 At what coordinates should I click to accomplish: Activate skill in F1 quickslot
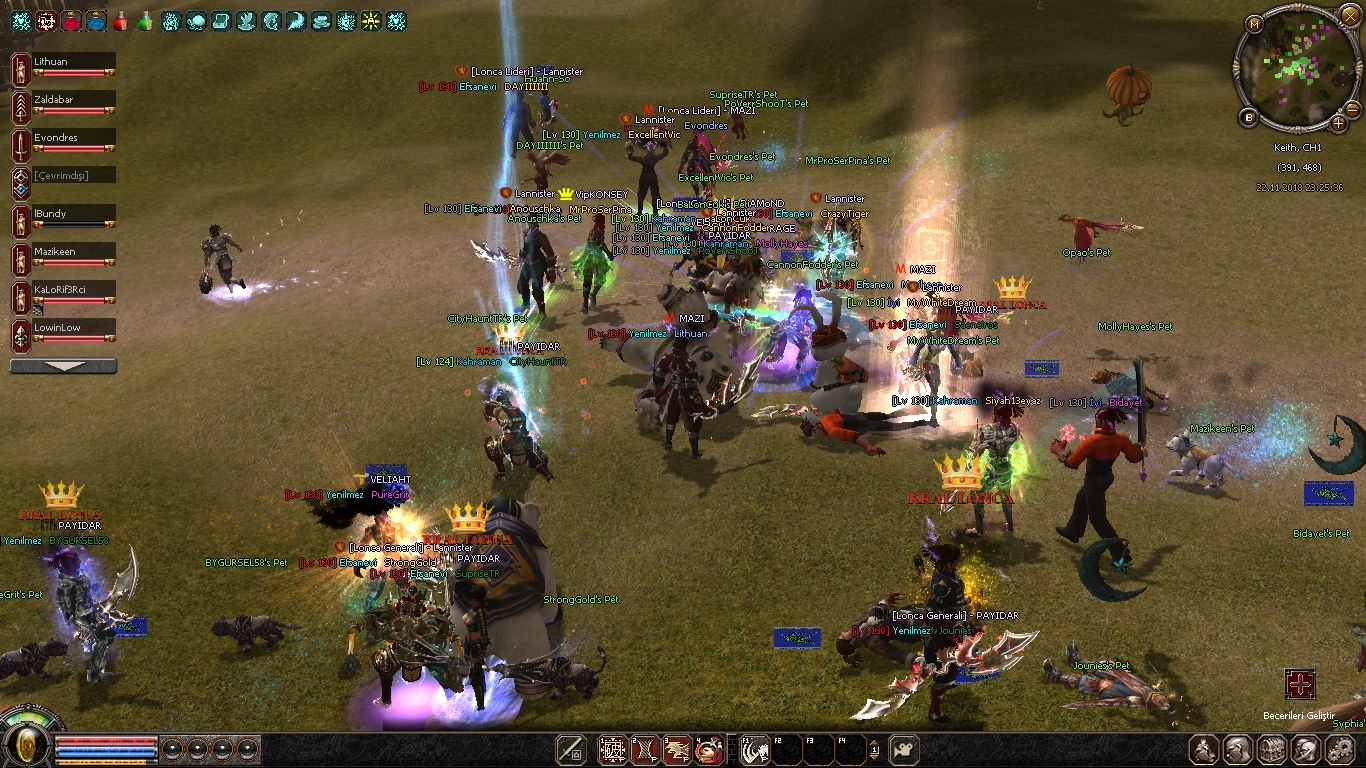tap(754, 748)
